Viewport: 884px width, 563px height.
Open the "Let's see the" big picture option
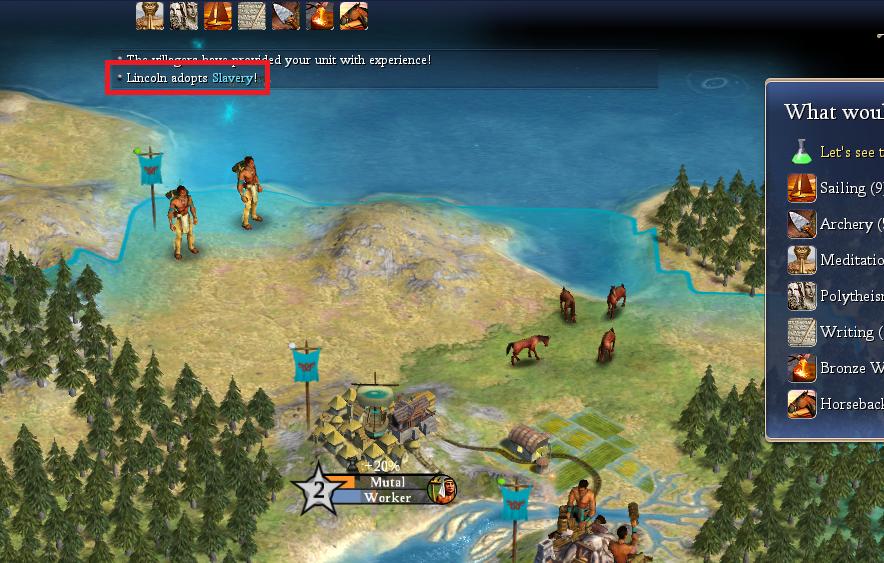point(850,152)
